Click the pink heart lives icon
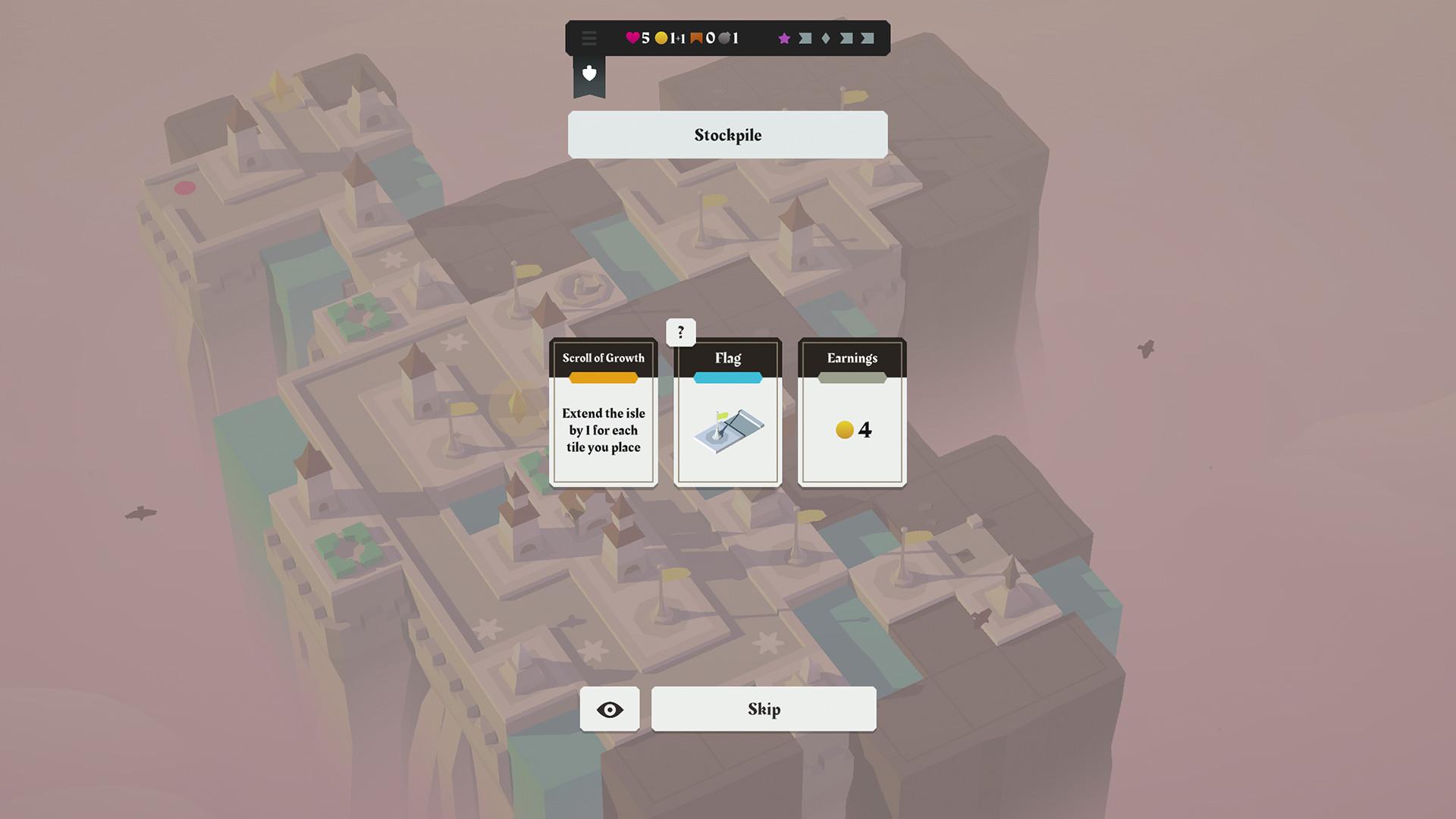This screenshot has width=1456, height=819. (x=633, y=38)
